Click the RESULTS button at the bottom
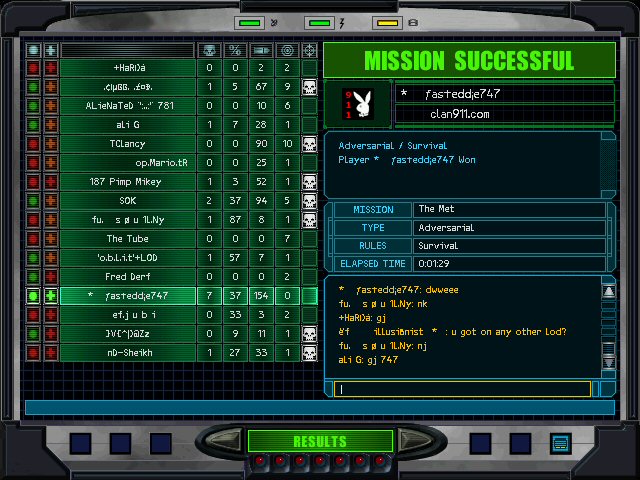Viewport: 640px width, 480px height. click(319, 441)
